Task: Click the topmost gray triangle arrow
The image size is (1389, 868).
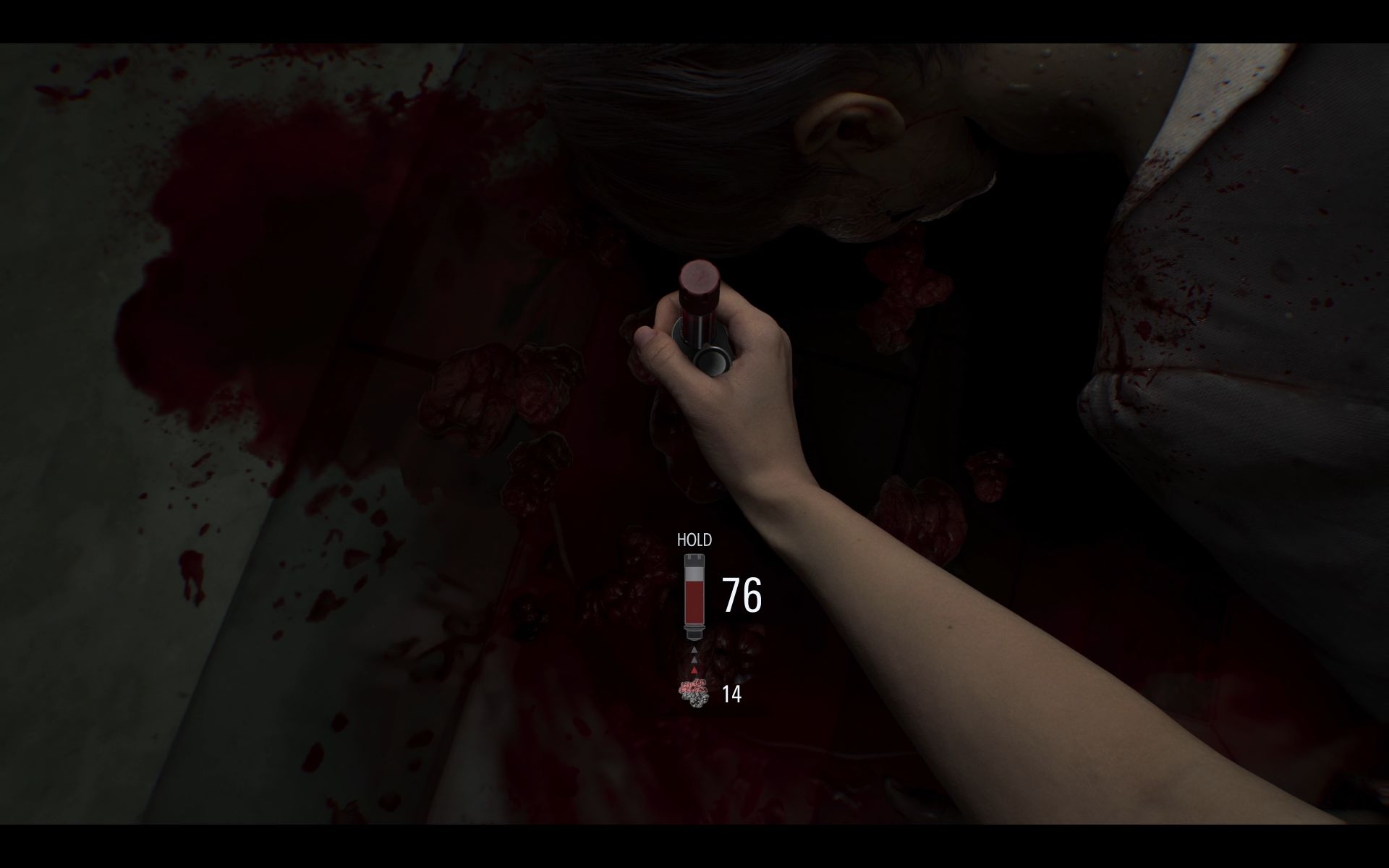Action: 693,650
